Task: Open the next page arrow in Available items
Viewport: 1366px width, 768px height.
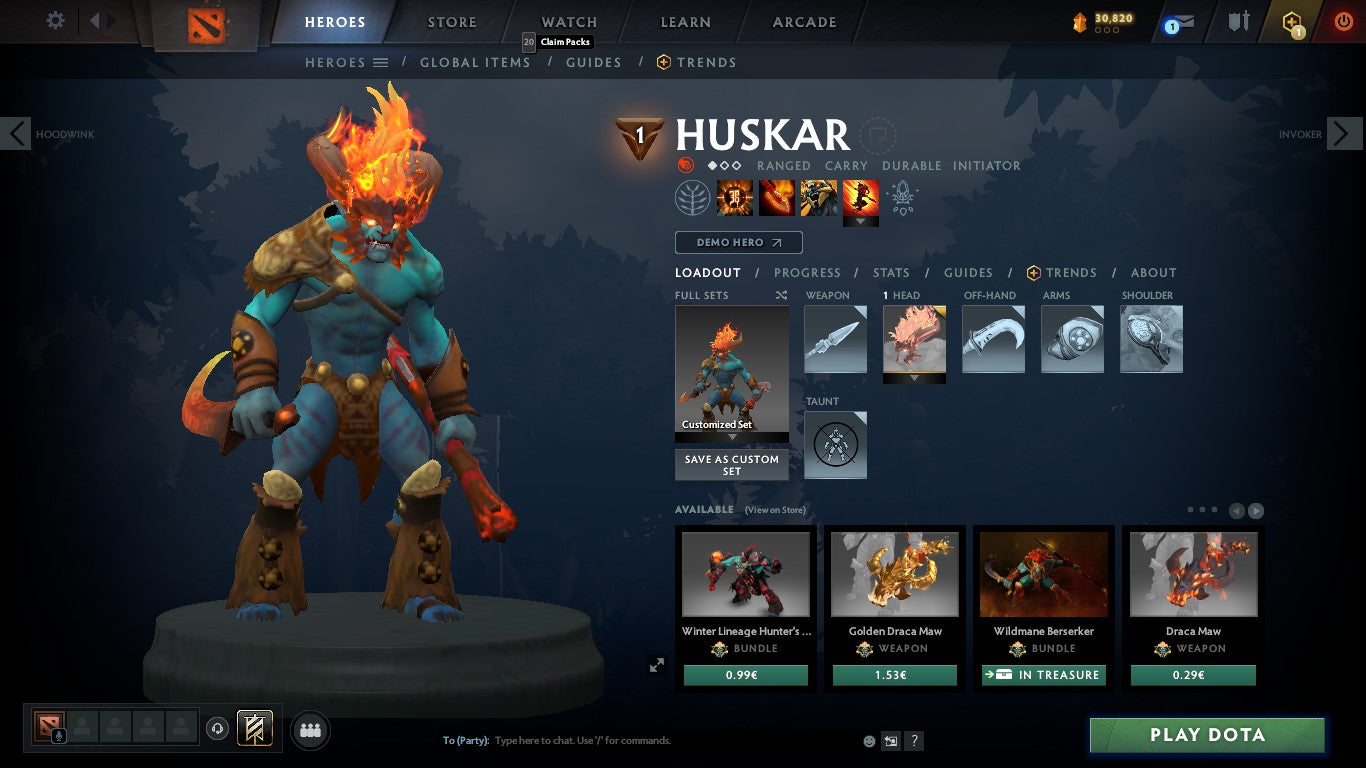Action: 1256,509
